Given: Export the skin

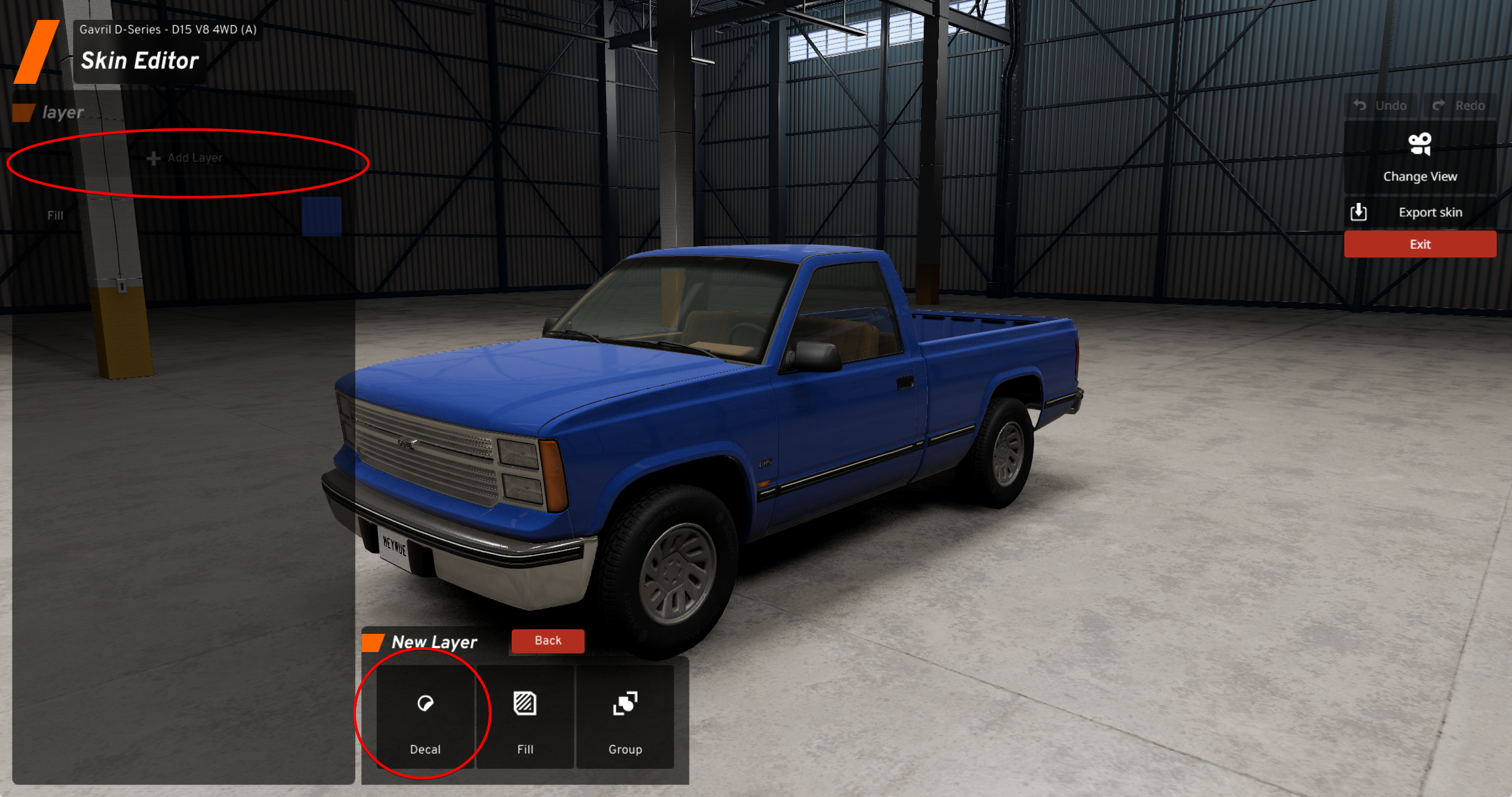Looking at the screenshot, I should click(x=1419, y=212).
